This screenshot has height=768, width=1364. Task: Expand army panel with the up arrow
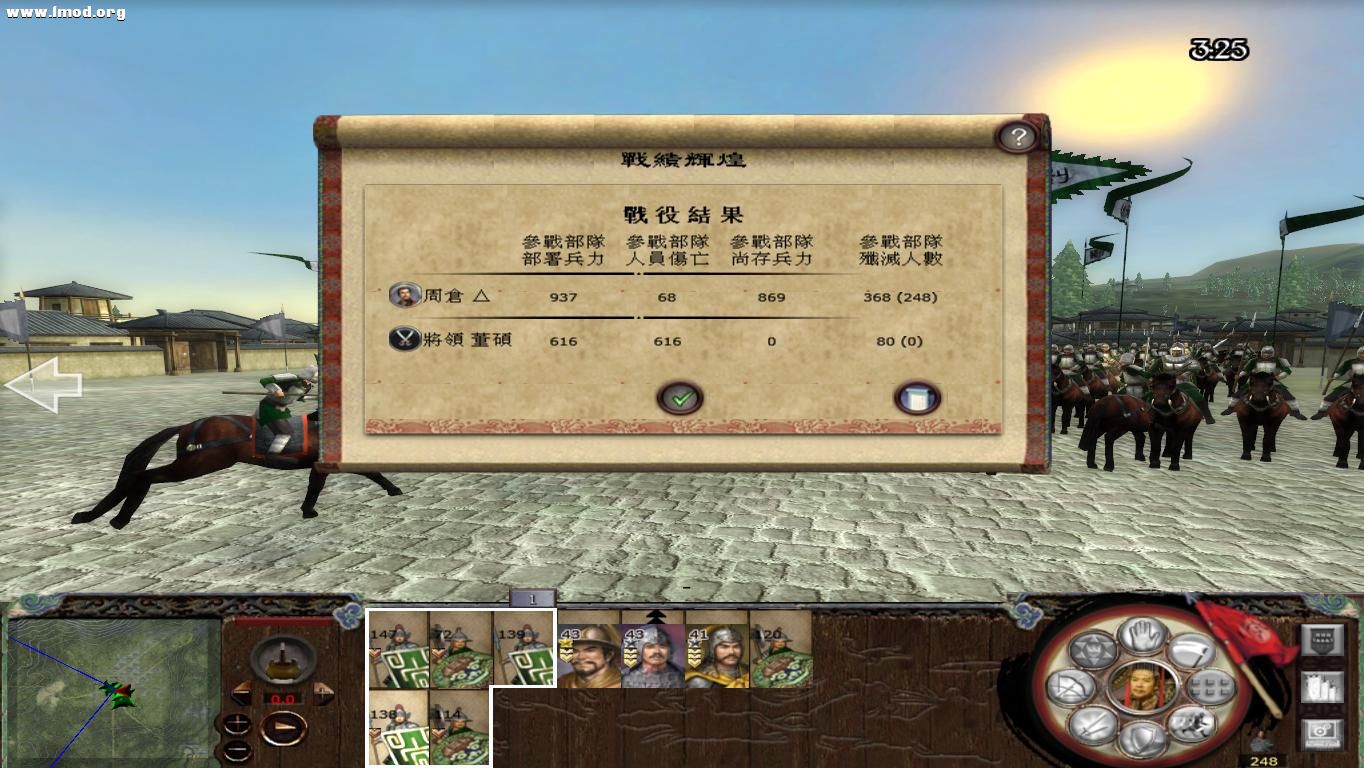(657, 617)
